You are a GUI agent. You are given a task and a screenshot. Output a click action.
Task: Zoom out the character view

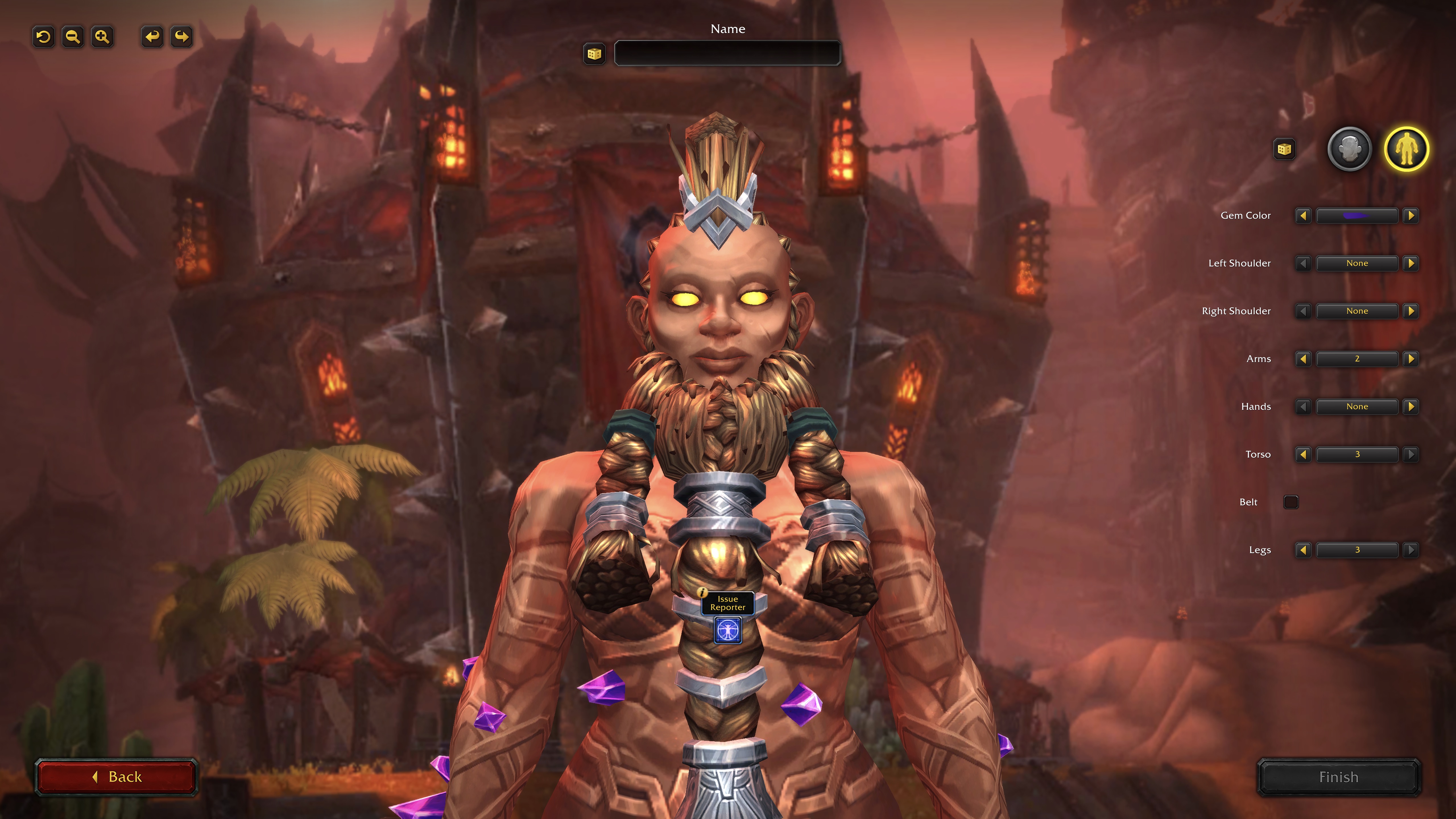coord(73,37)
